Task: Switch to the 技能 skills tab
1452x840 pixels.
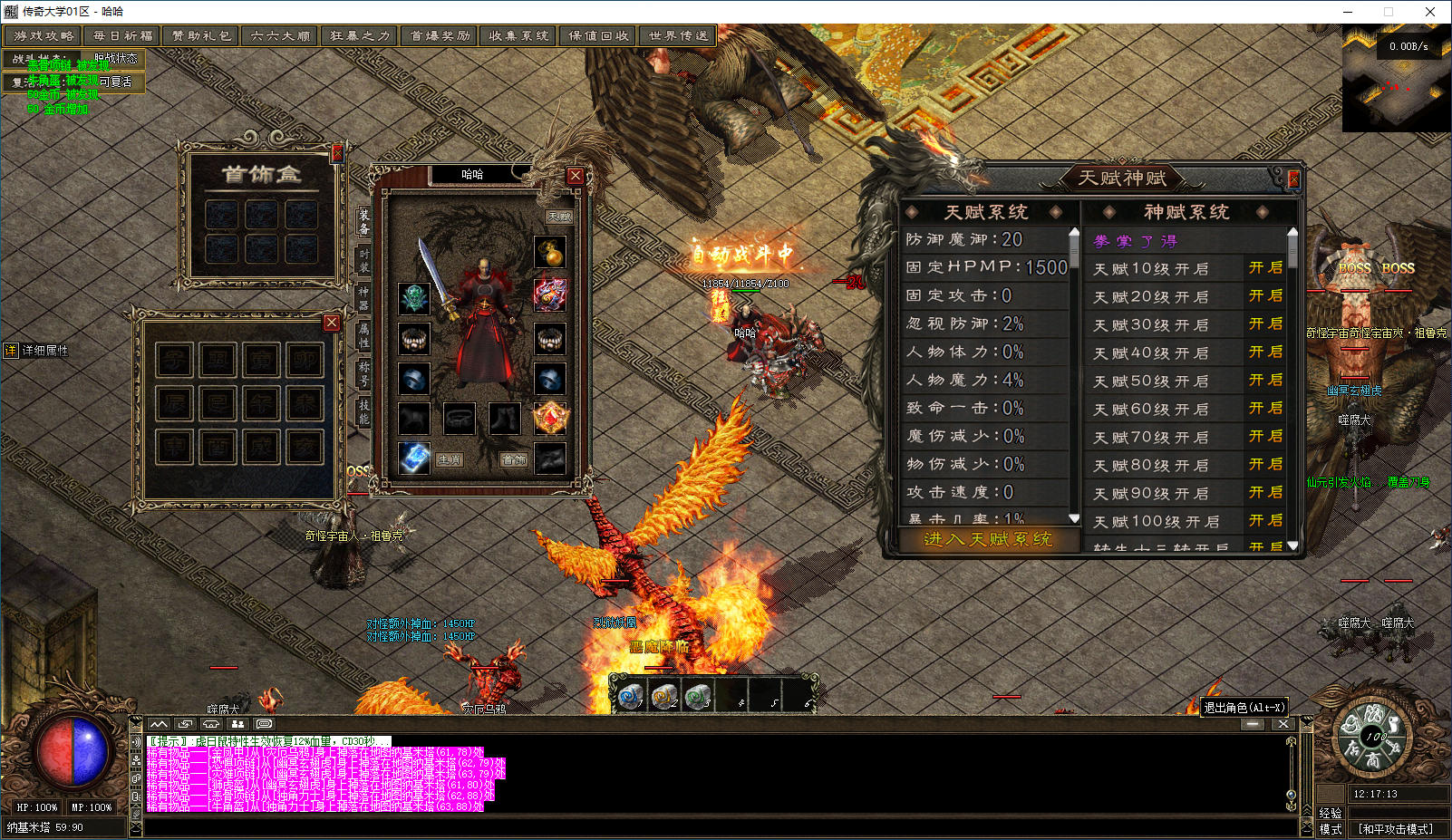Action: (363, 410)
